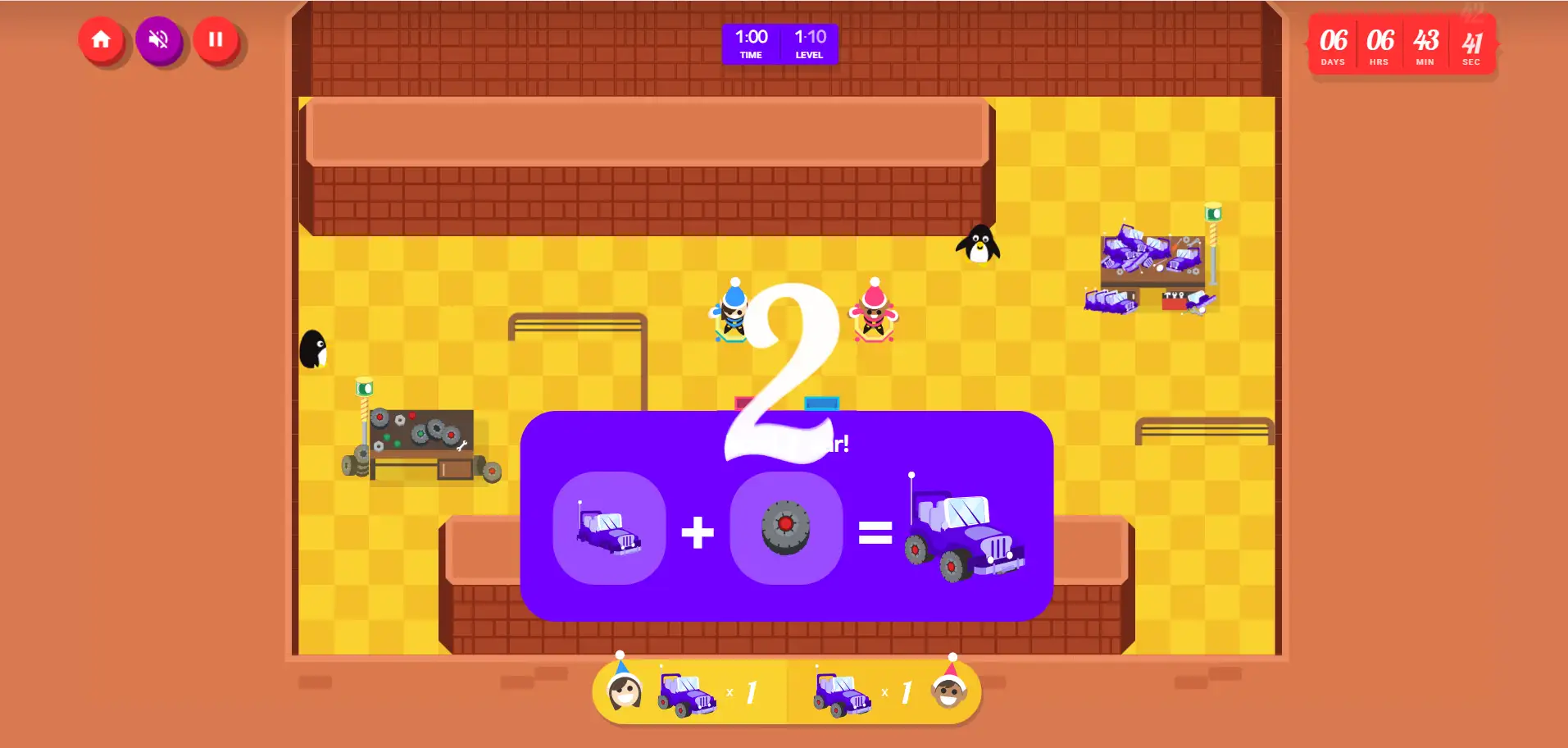Click the red Home icon
The image size is (1568, 748).
tap(102, 39)
